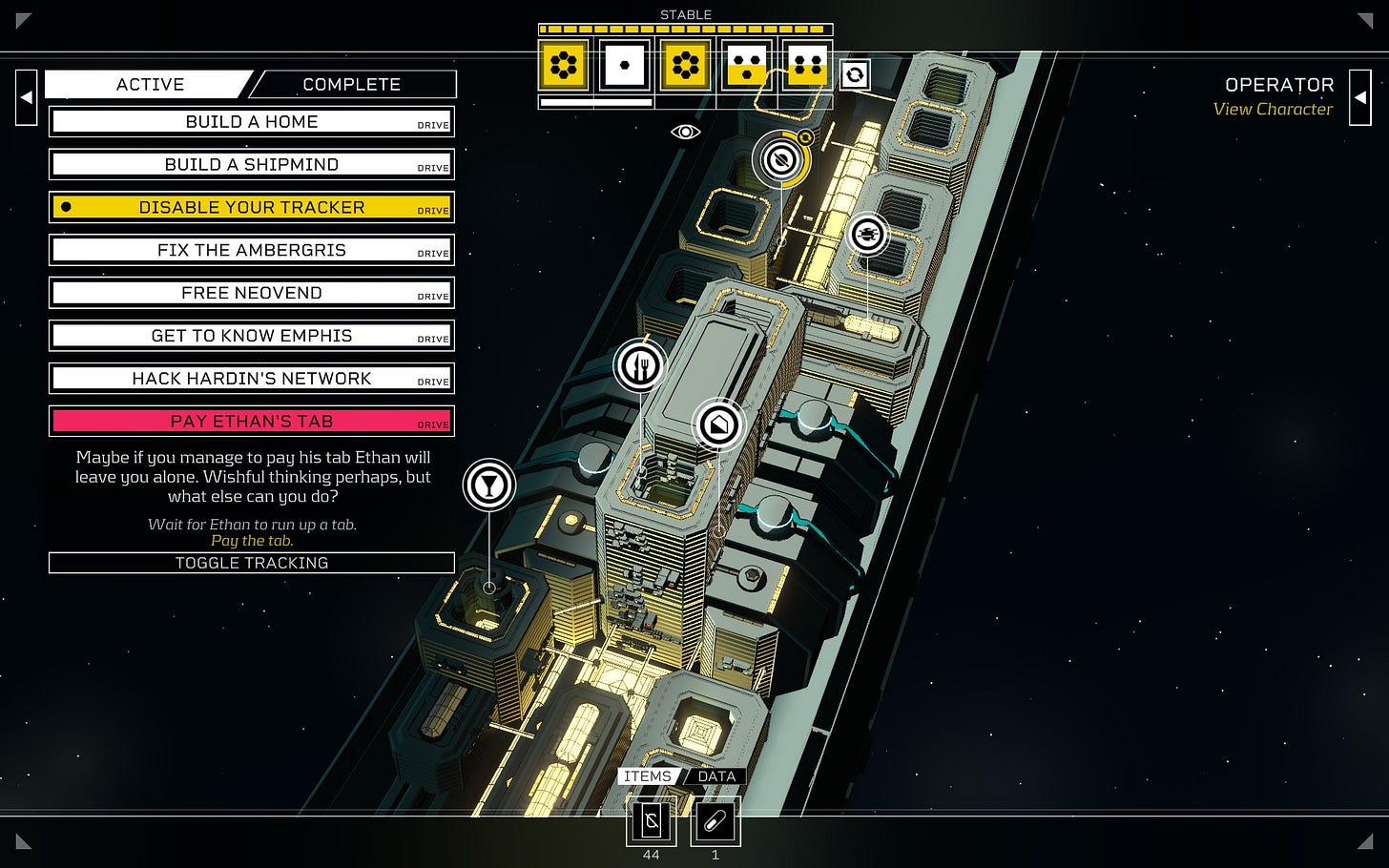The width and height of the screenshot is (1389, 868).
Task: Select the fork and knife map marker
Action: pyautogui.click(x=639, y=365)
